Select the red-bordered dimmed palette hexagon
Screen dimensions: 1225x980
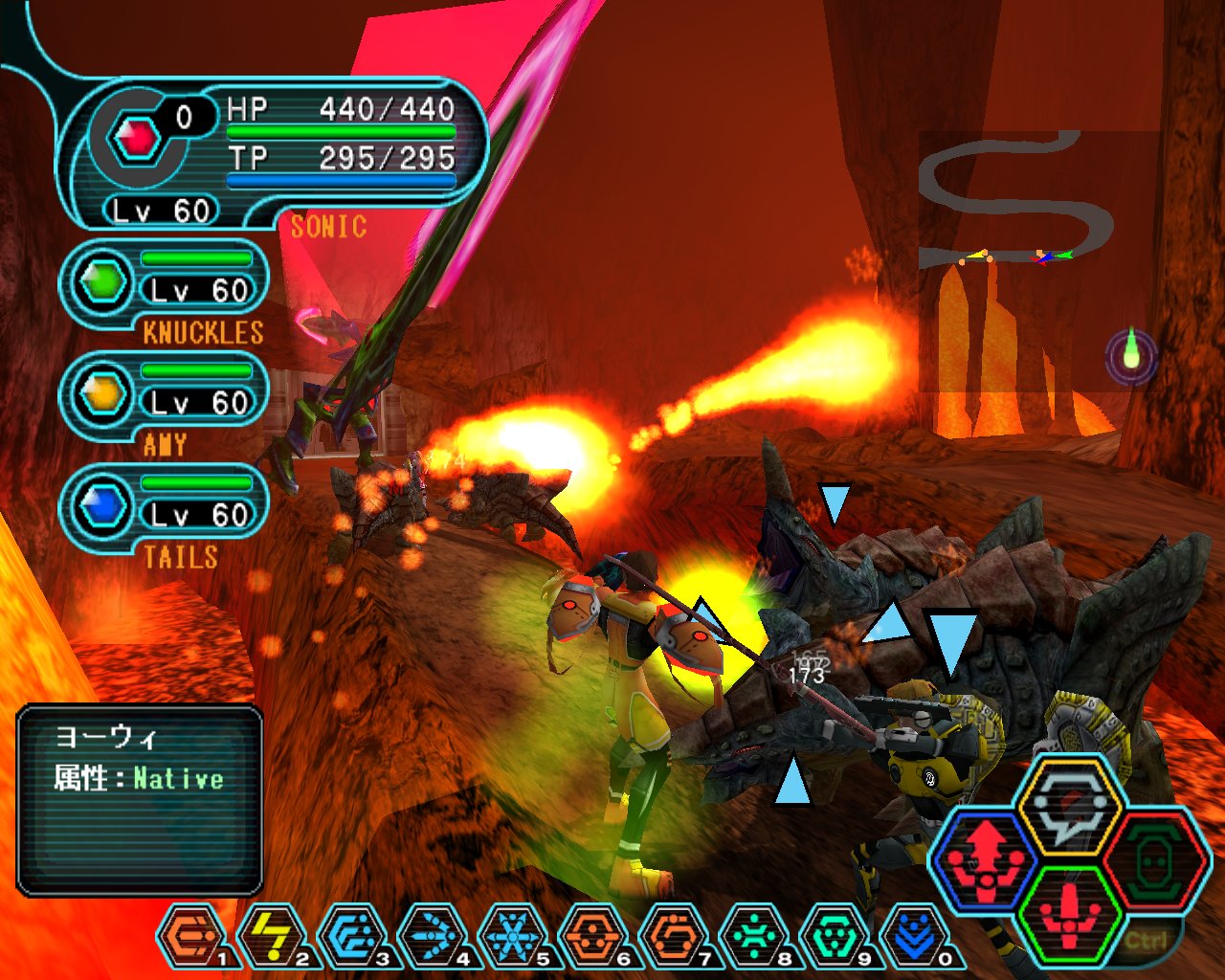pos(1153,858)
